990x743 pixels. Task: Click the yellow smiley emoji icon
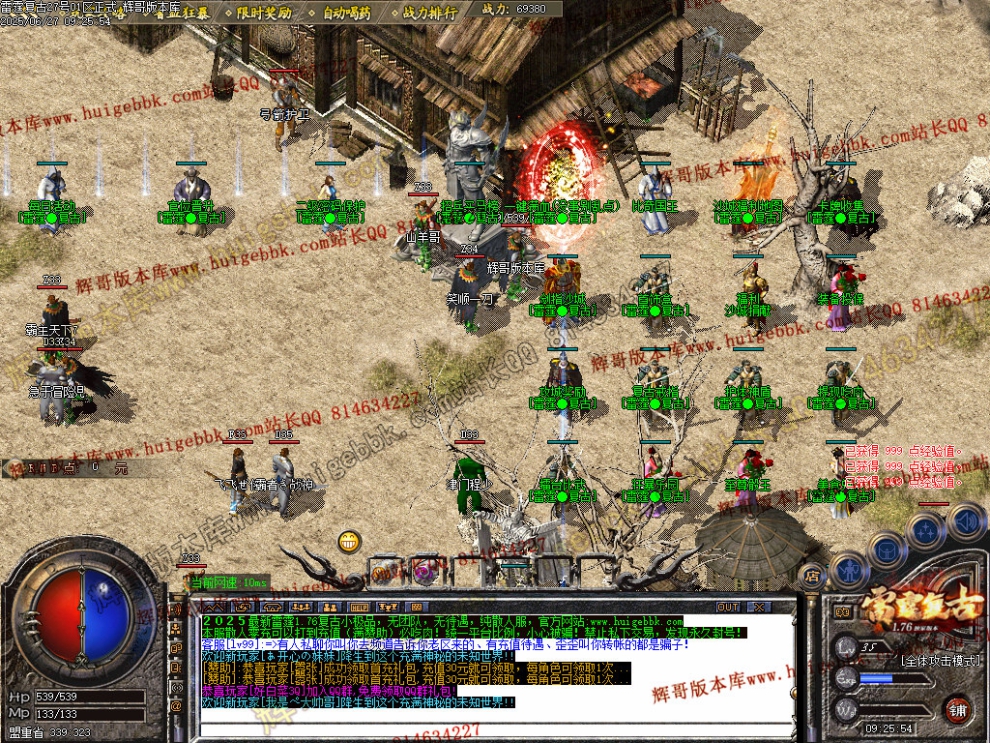coord(349,542)
